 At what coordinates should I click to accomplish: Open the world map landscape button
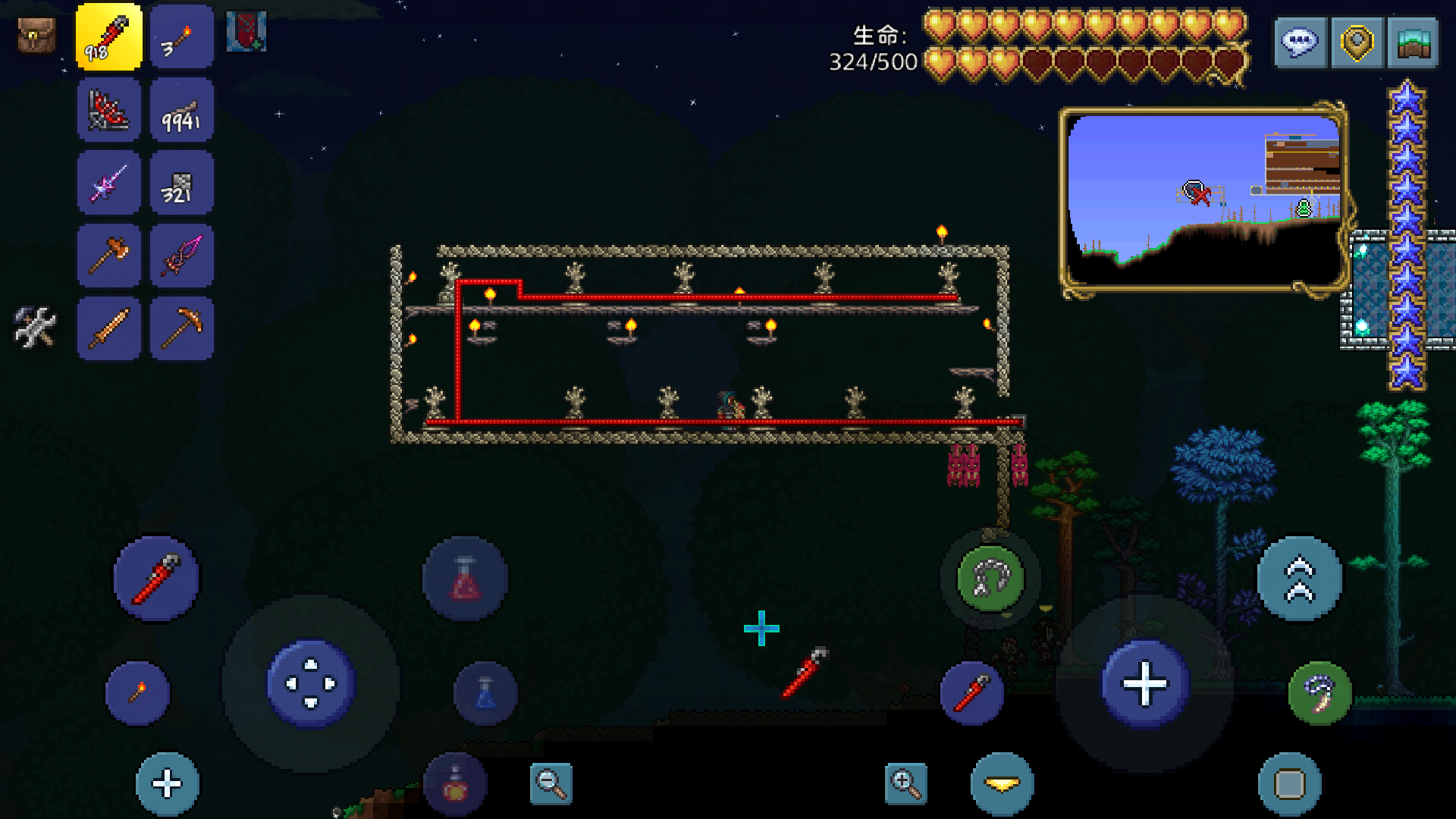pos(1413,42)
